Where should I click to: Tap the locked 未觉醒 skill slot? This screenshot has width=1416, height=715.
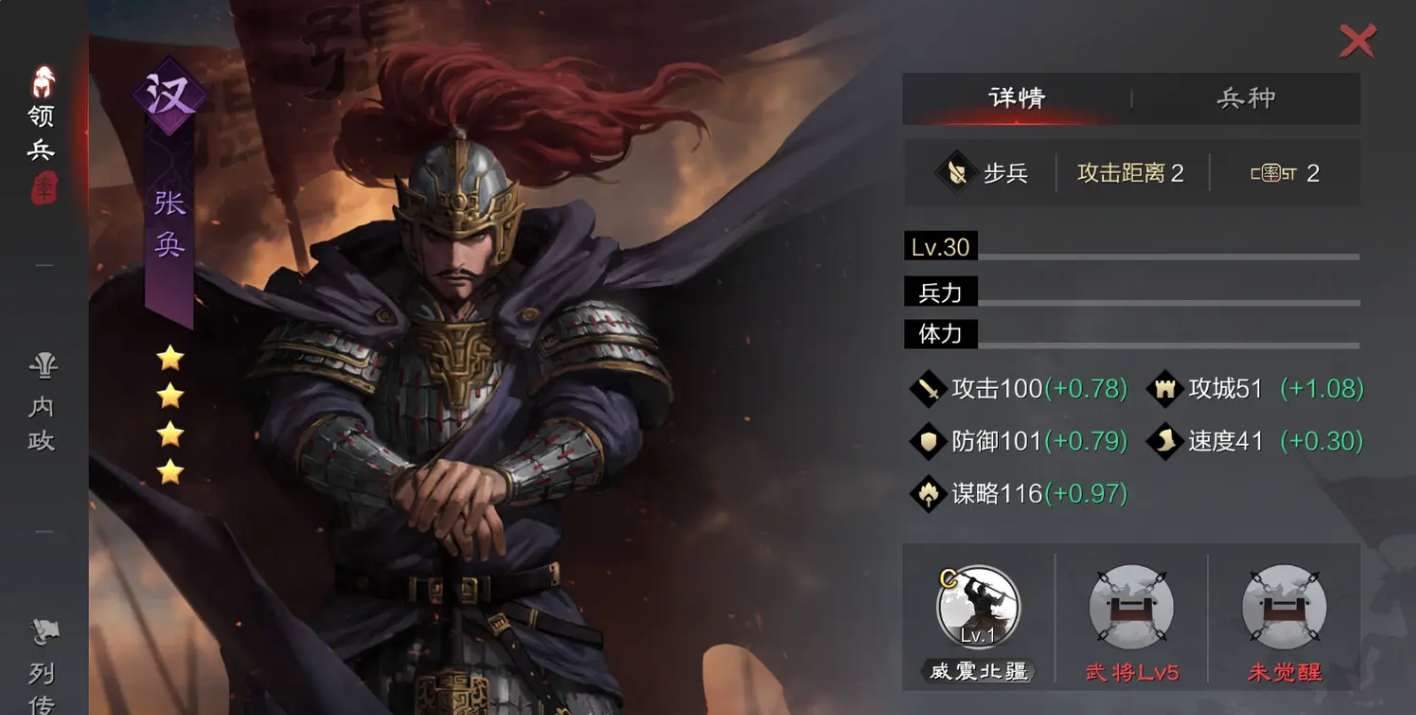(1284, 608)
